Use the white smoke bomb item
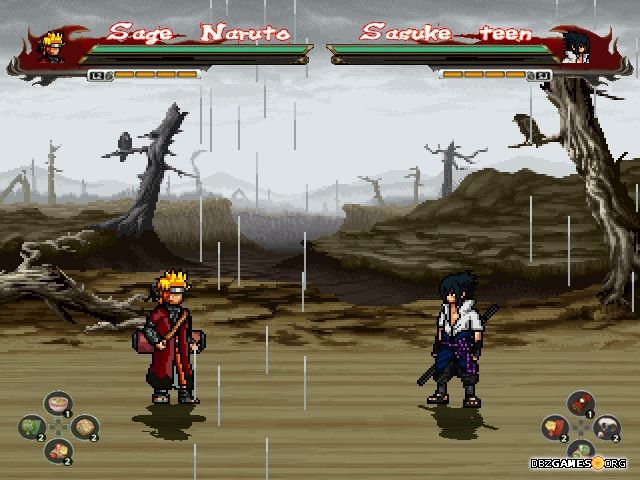The width and height of the screenshot is (640, 480). 607,428
